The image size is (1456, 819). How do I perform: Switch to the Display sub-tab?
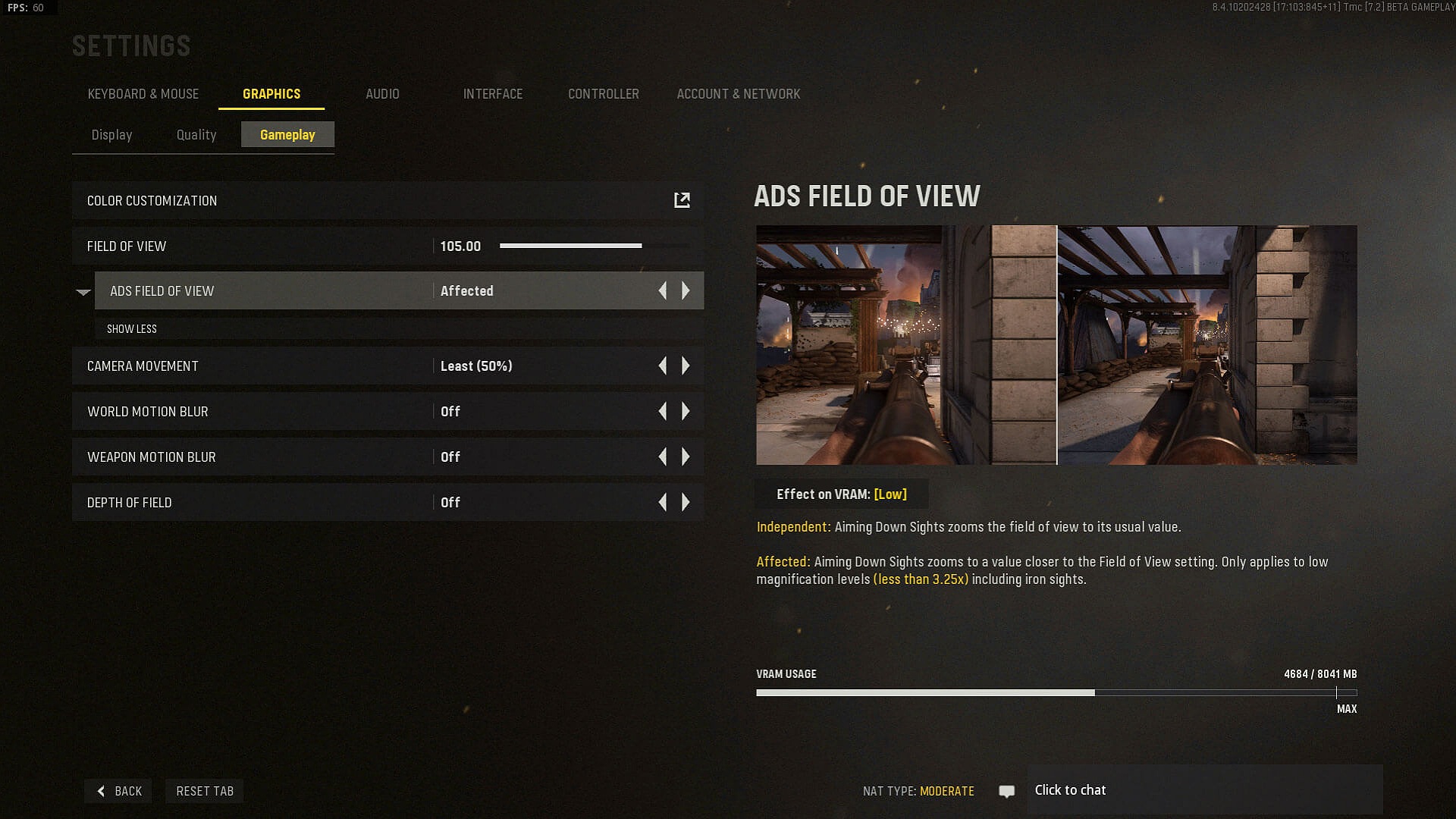pos(111,135)
